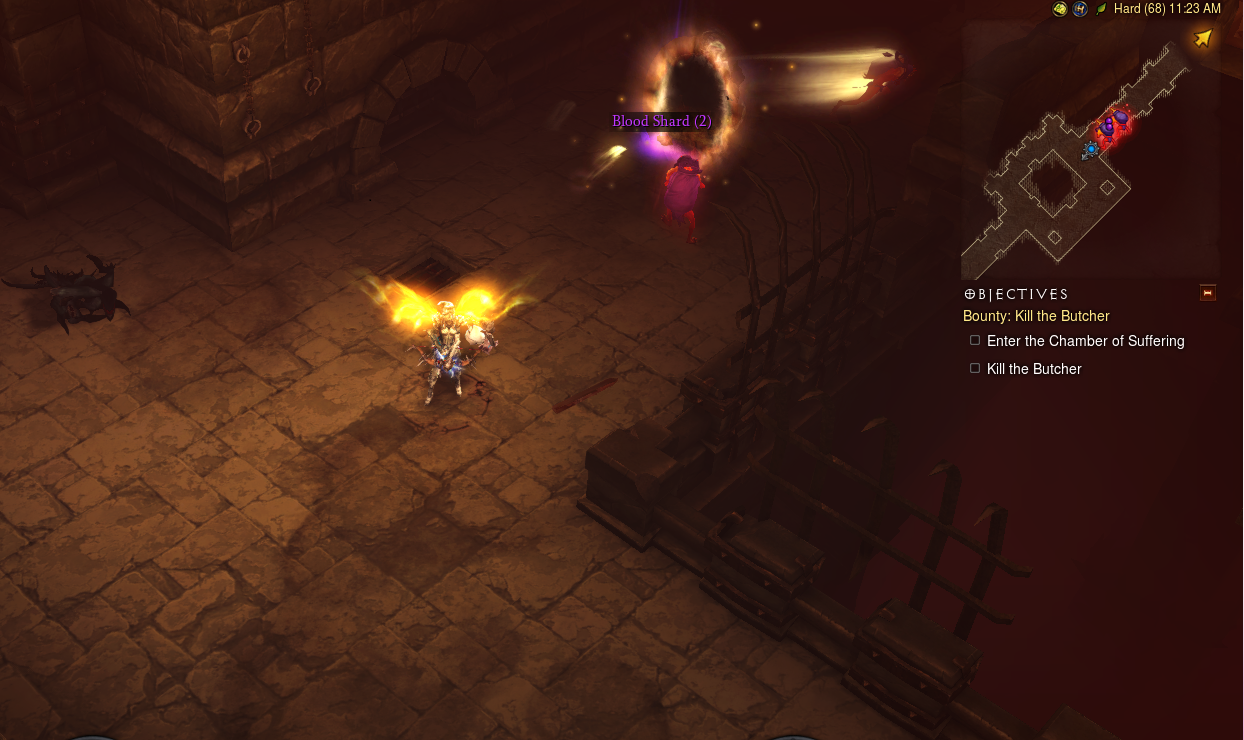This screenshot has width=1244, height=740.
Task: Click the blue round icon beside difficulty
Action: click(1080, 9)
